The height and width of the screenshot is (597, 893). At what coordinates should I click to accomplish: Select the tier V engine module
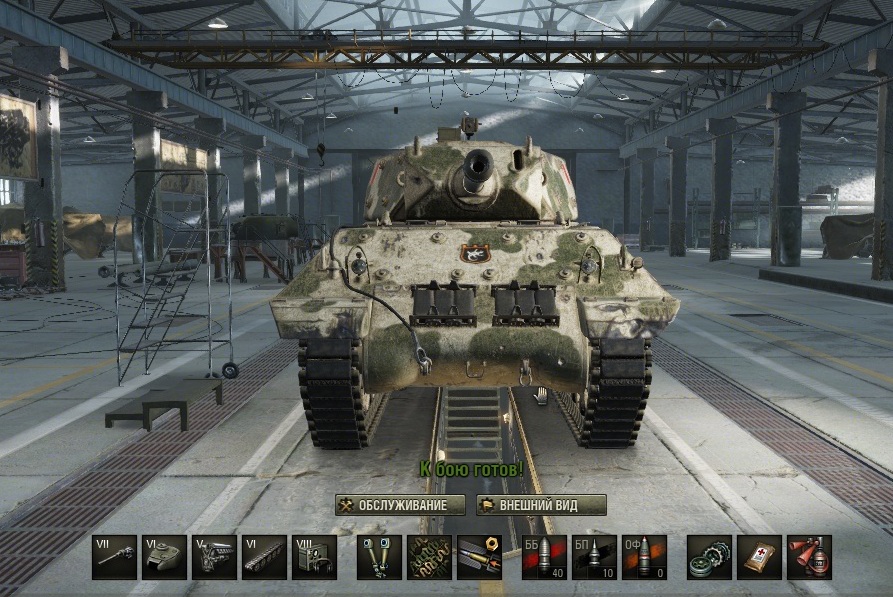coord(214,557)
